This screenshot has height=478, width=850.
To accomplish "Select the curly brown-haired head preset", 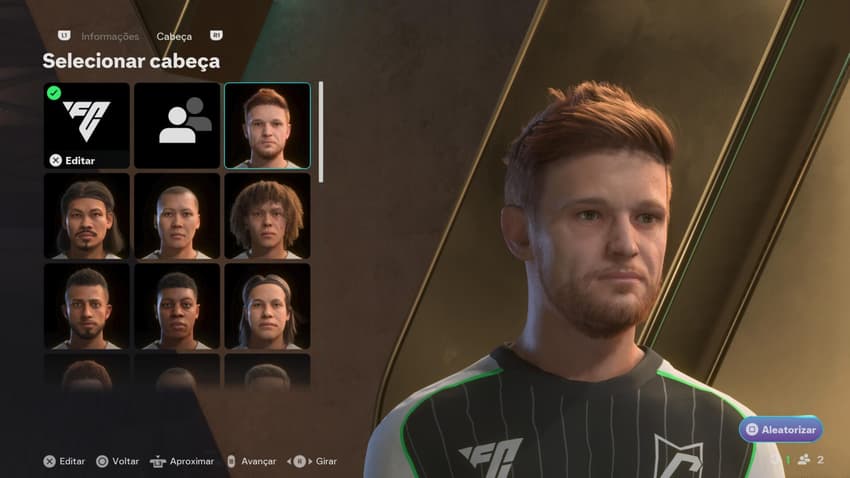I will 267,216.
